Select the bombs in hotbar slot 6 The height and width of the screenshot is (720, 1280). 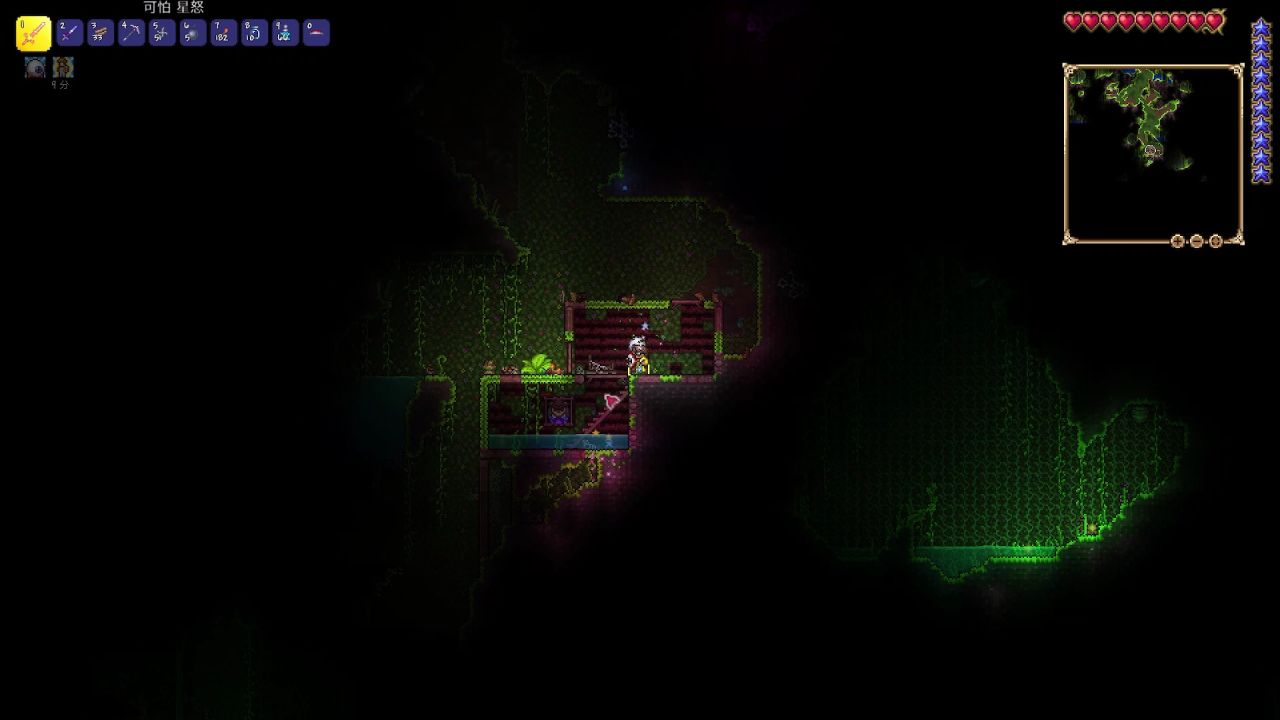point(193,33)
